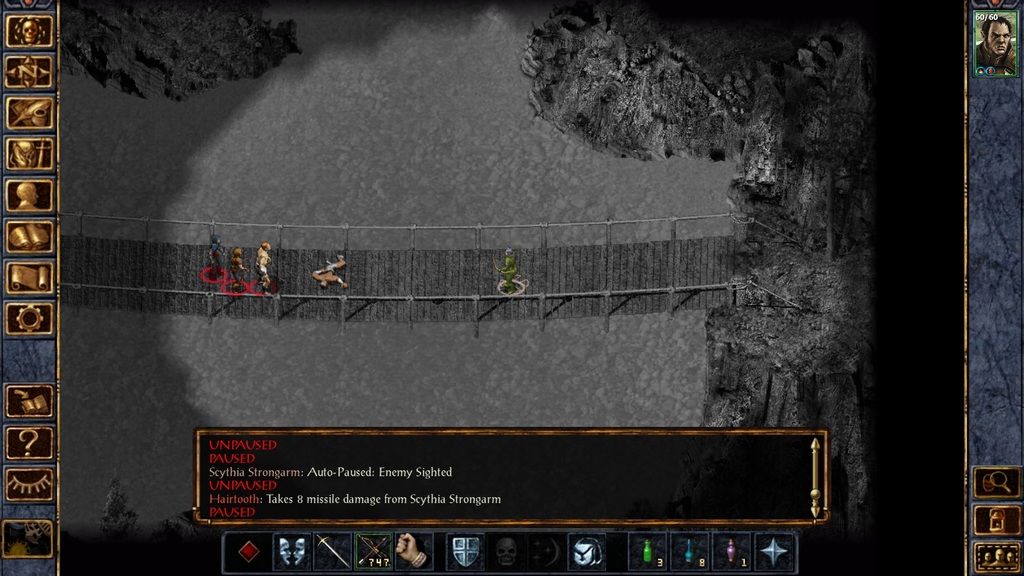Click the red diamond button on action bar

point(250,552)
